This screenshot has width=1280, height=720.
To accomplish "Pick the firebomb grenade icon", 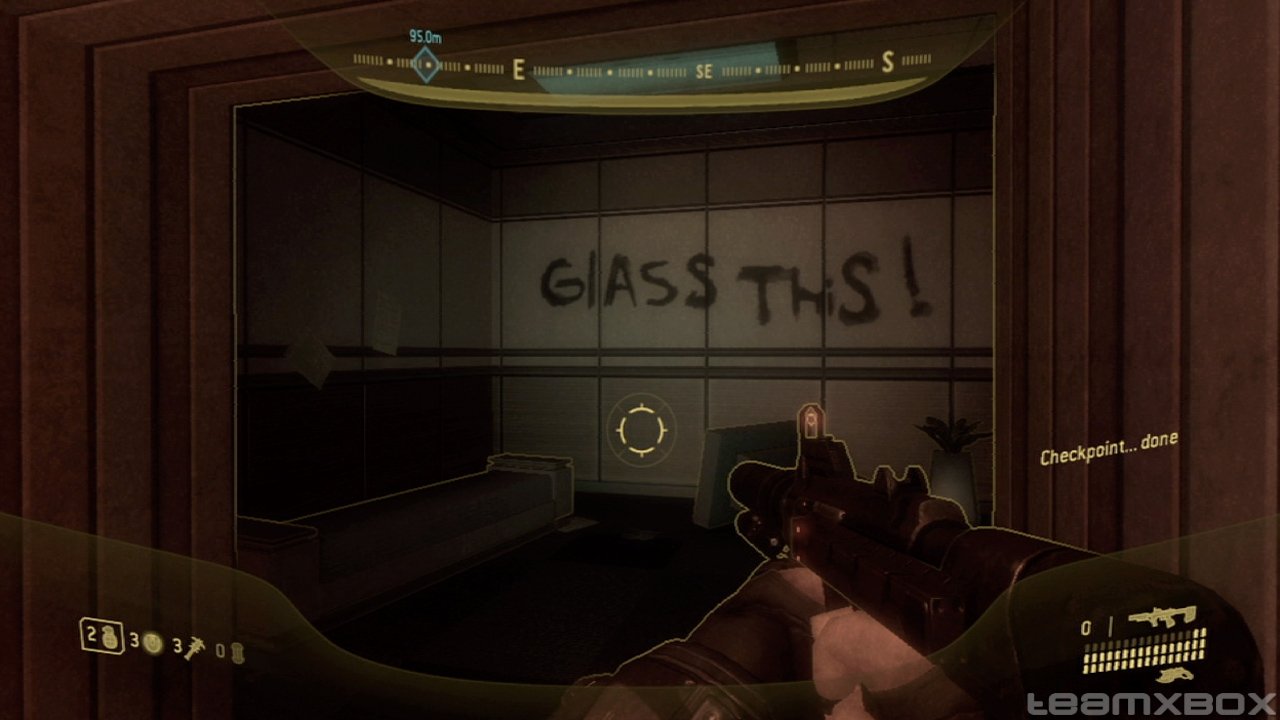I will click(x=236, y=653).
